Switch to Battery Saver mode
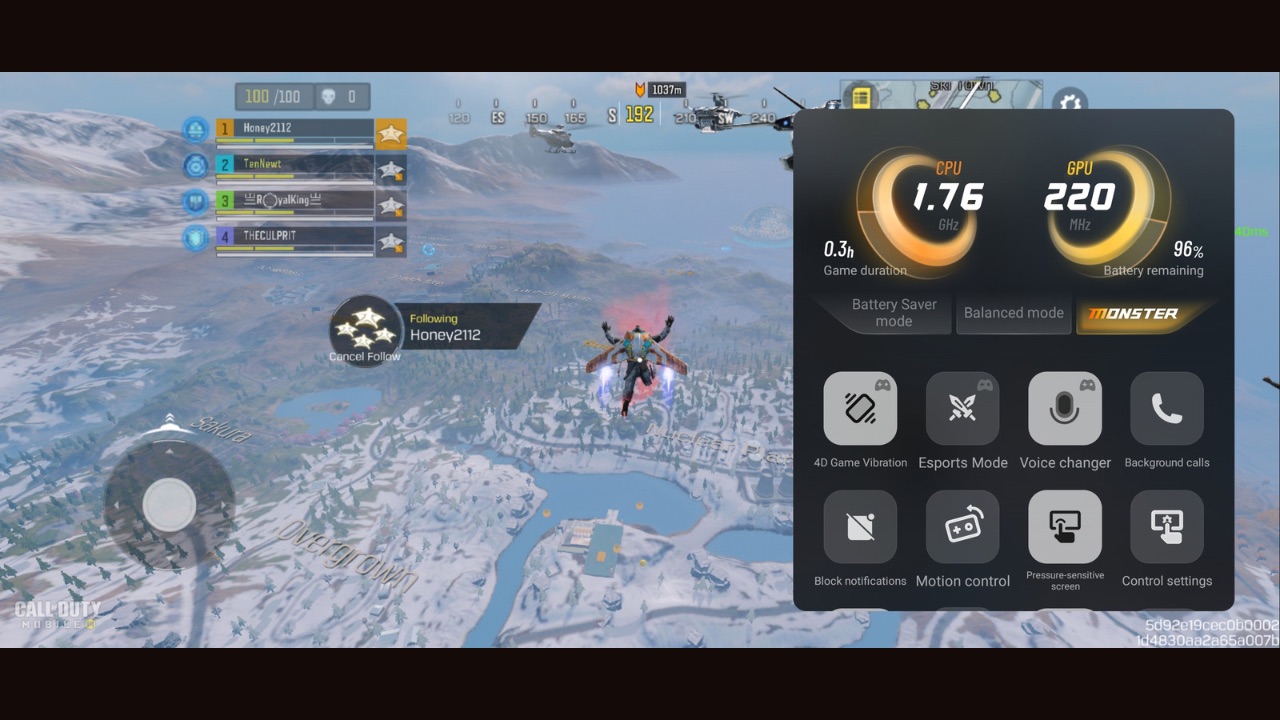Image resolution: width=1280 pixels, height=720 pixels. tap(893, 313)
